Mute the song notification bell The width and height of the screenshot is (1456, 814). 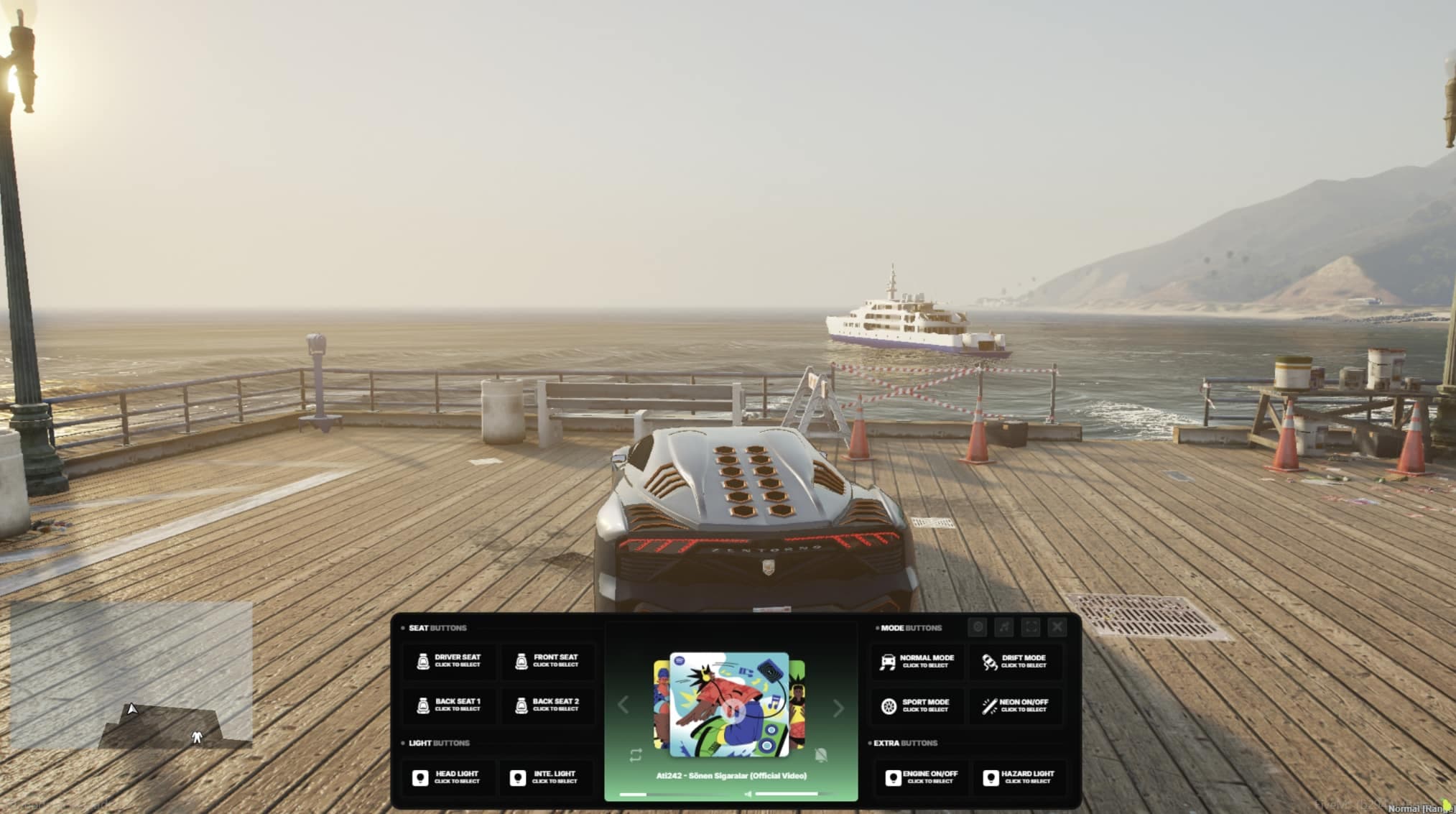point(821,754)
